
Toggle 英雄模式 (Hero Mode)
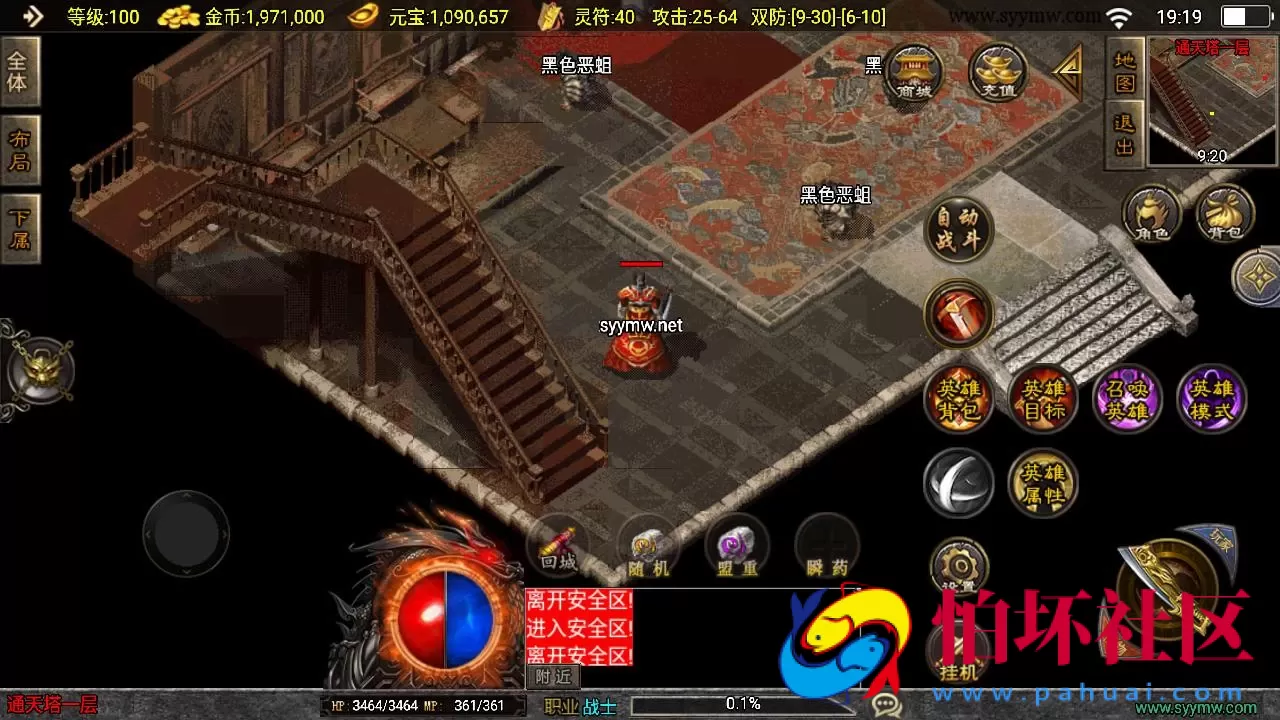pos(1210,398)
